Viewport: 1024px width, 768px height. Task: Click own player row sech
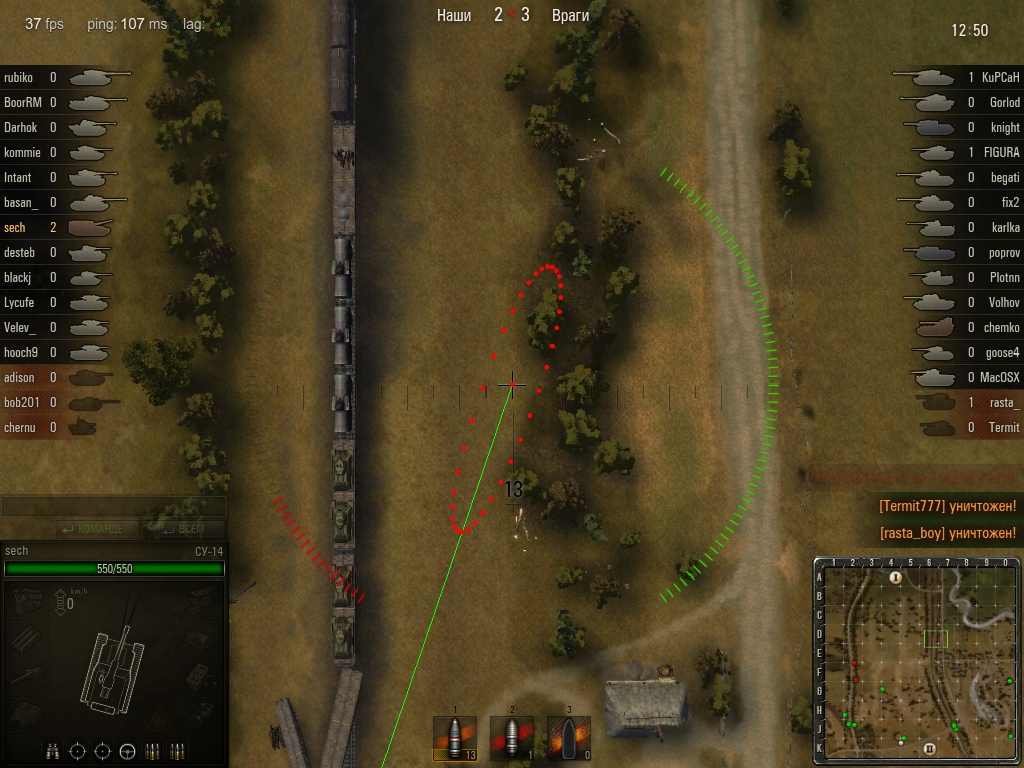point(60,227)
